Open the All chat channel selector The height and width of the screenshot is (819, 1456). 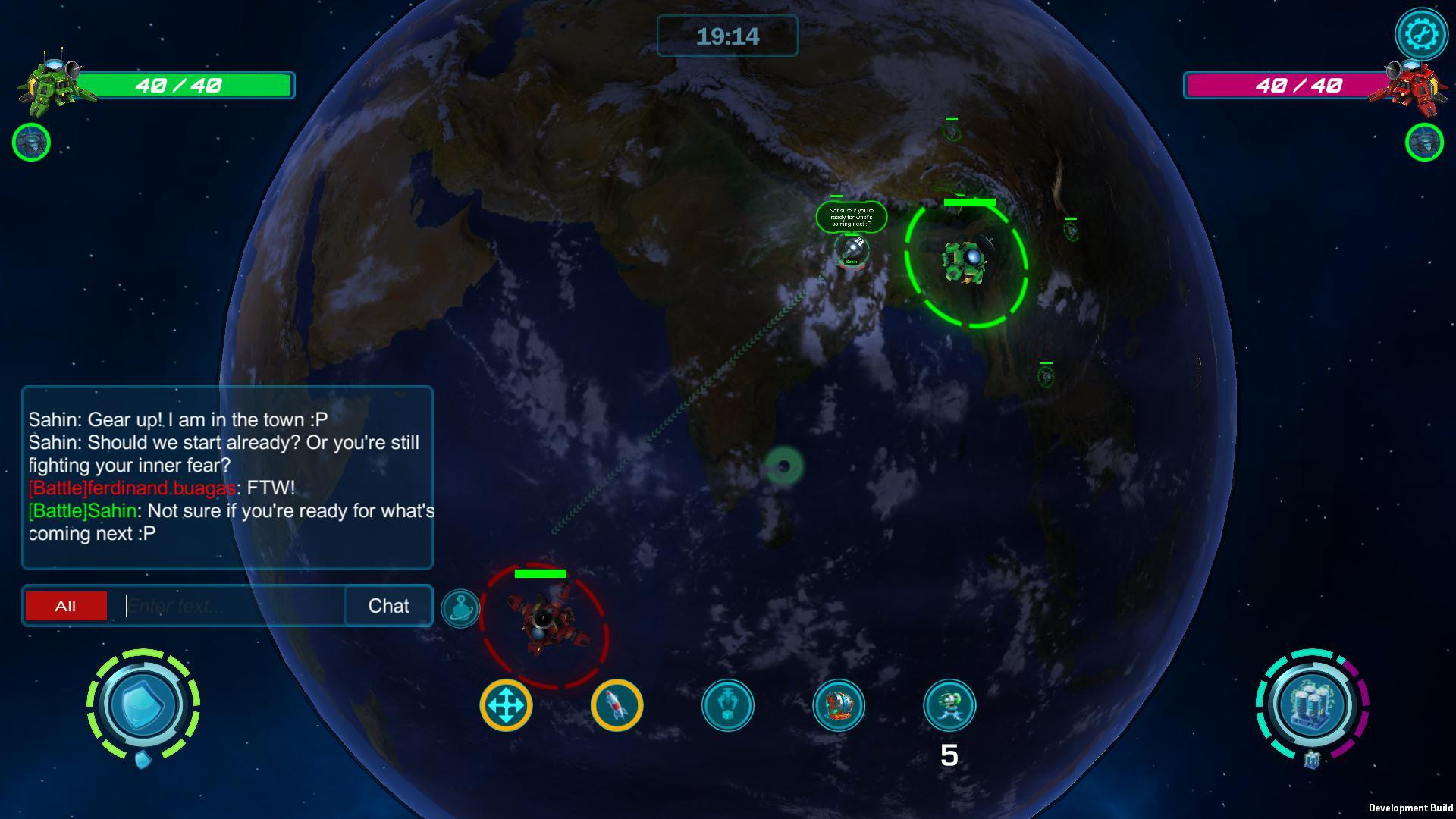pos(66,605)
